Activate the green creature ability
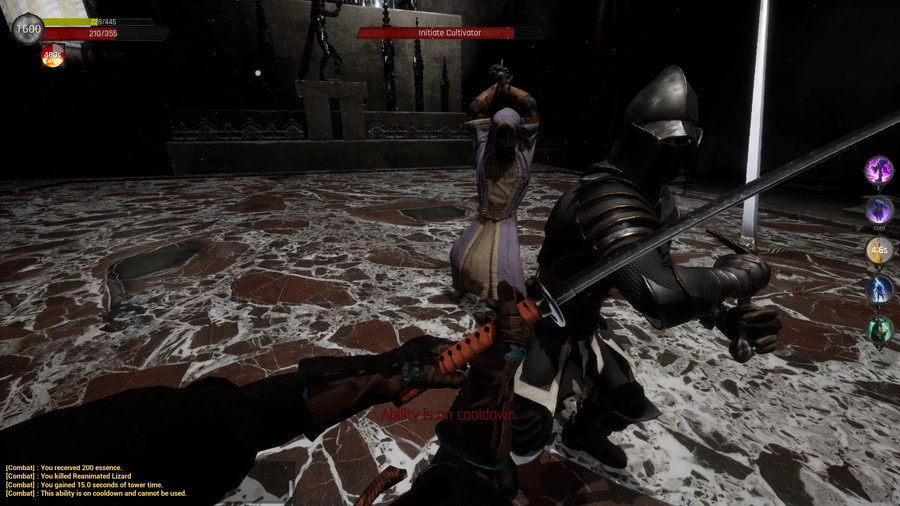The width and height of the screenshot is (900, 506). pyautogui.click(x=879, y=330)
